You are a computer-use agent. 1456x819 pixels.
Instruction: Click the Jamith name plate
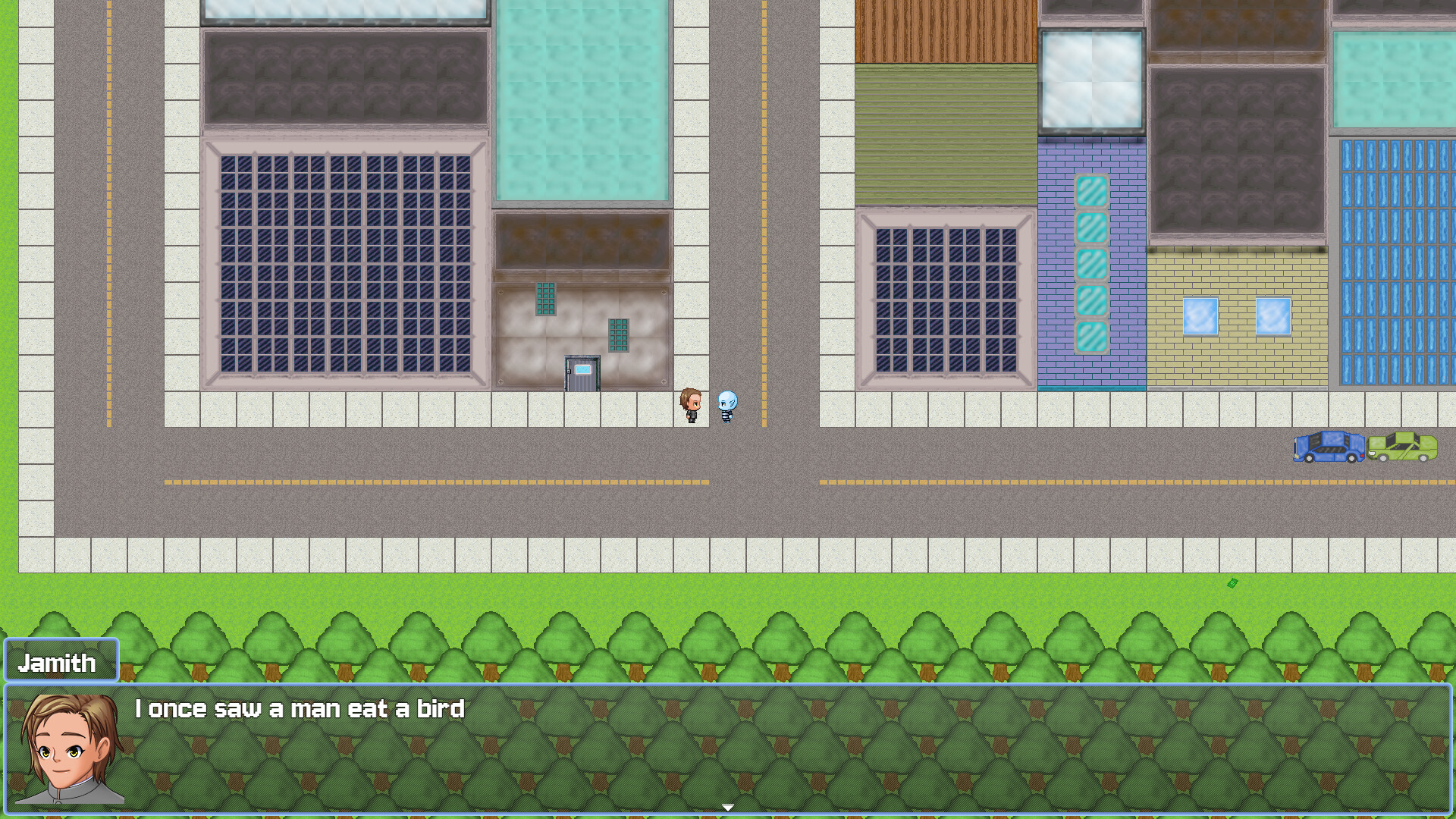[x=59, y=661]
